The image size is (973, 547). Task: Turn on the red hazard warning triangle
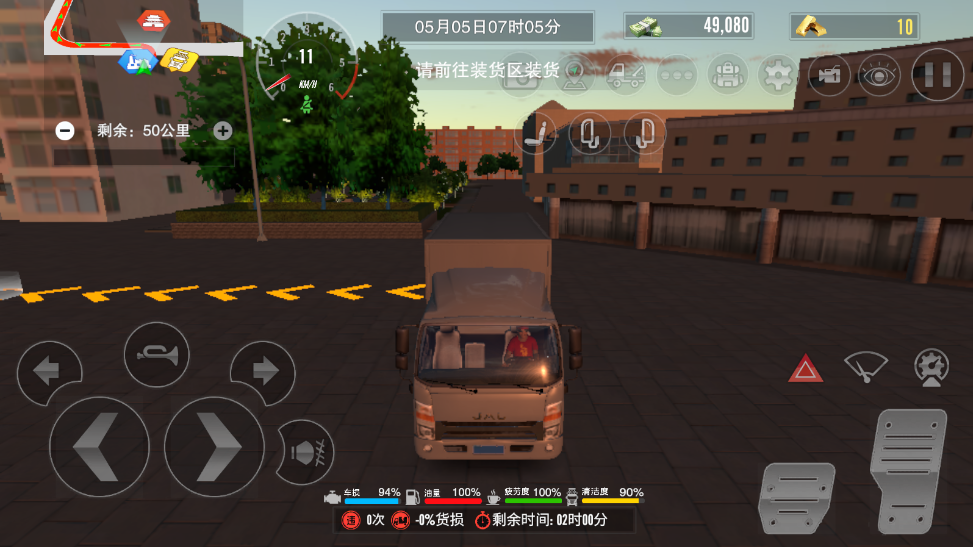click(x=805, y=369)
